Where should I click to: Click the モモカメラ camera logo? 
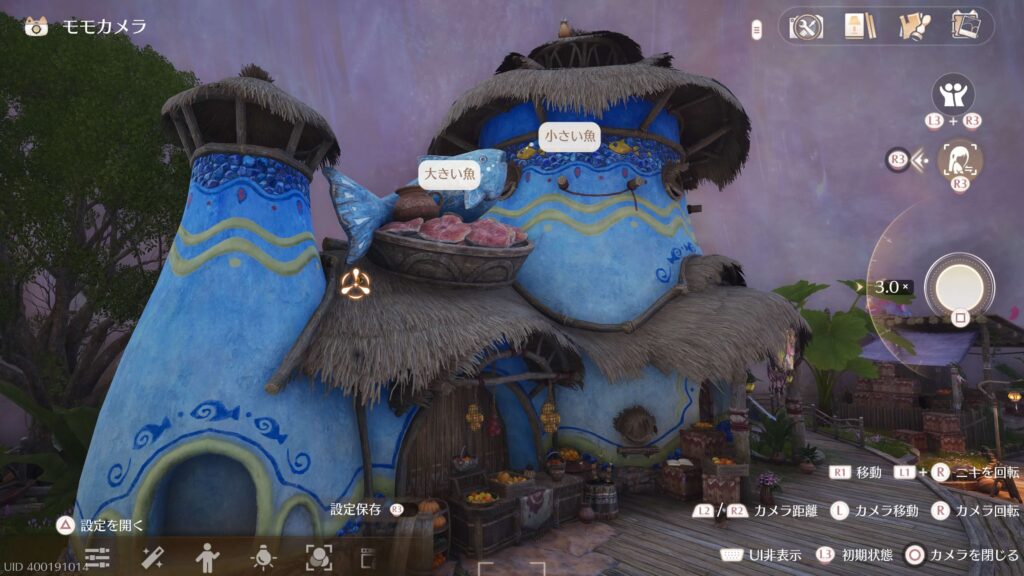click(x=37, y=26)
